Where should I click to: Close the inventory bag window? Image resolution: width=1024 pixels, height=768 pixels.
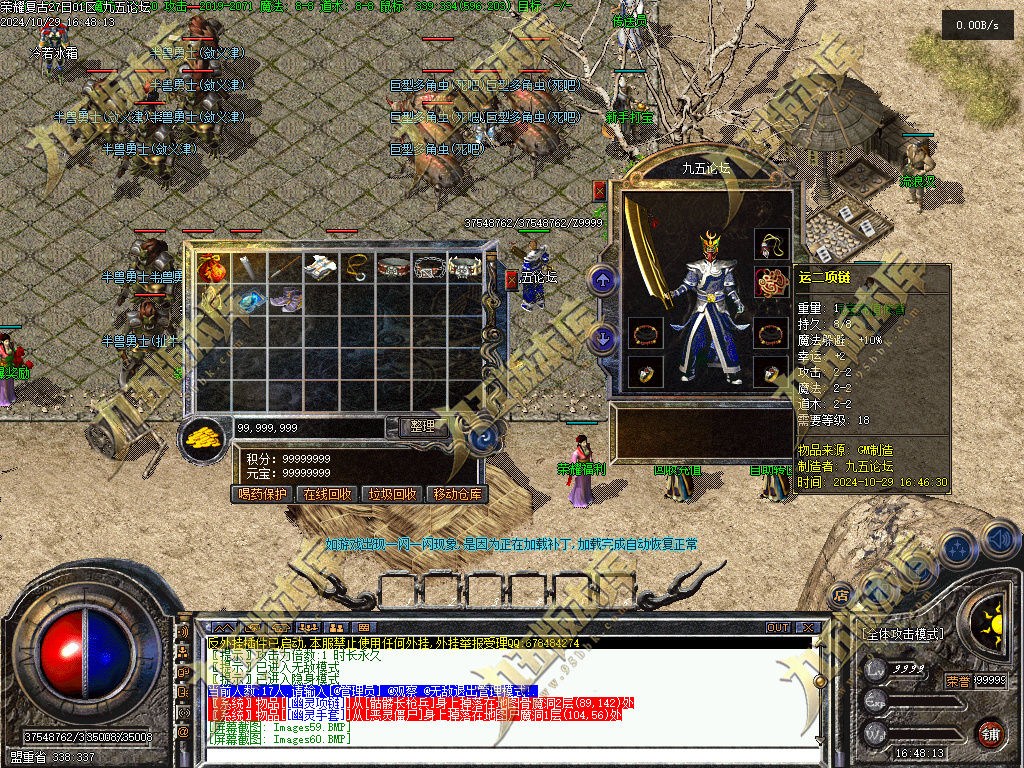point(512,280)
